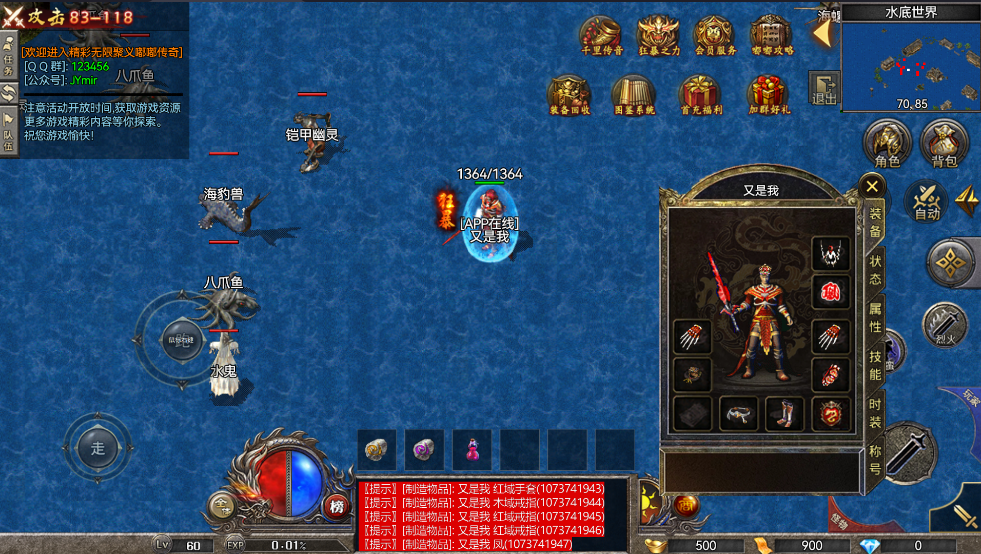The image size is (981, 554).
Task: Activate the 烈火 sword skill
Action: tap(945, 326)
